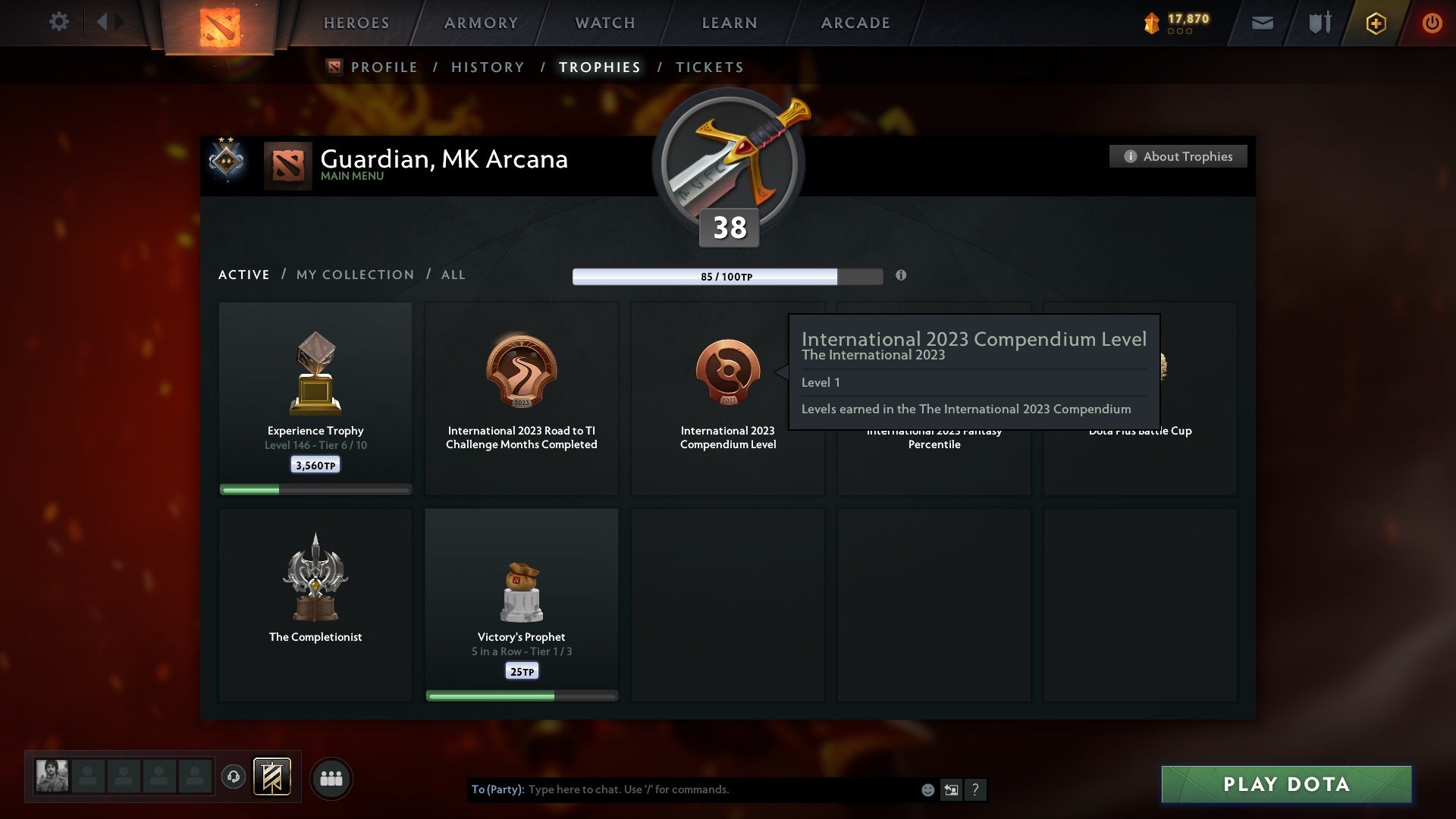Click the Armory shield and sword icon
The height and width of the screenshot is (819, 1456).
tap(1319, 23)
